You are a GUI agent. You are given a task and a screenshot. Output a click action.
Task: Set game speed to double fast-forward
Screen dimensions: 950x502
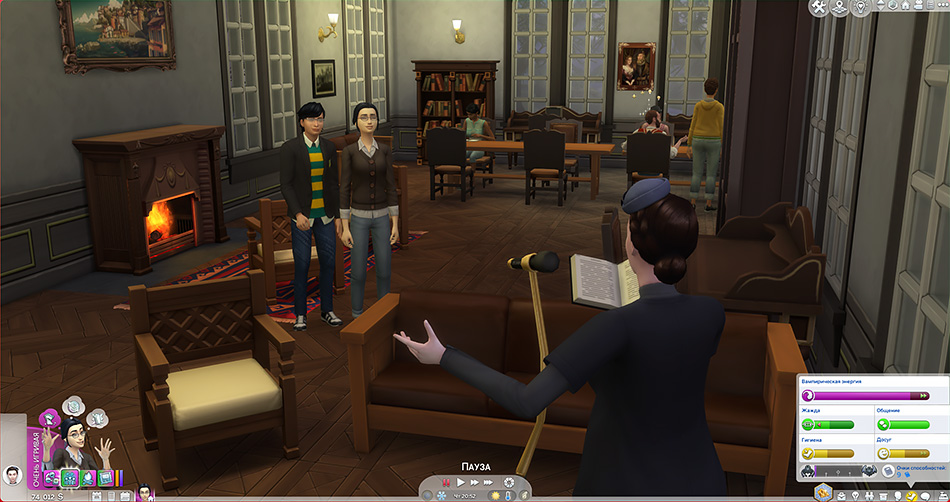(474, 483)
